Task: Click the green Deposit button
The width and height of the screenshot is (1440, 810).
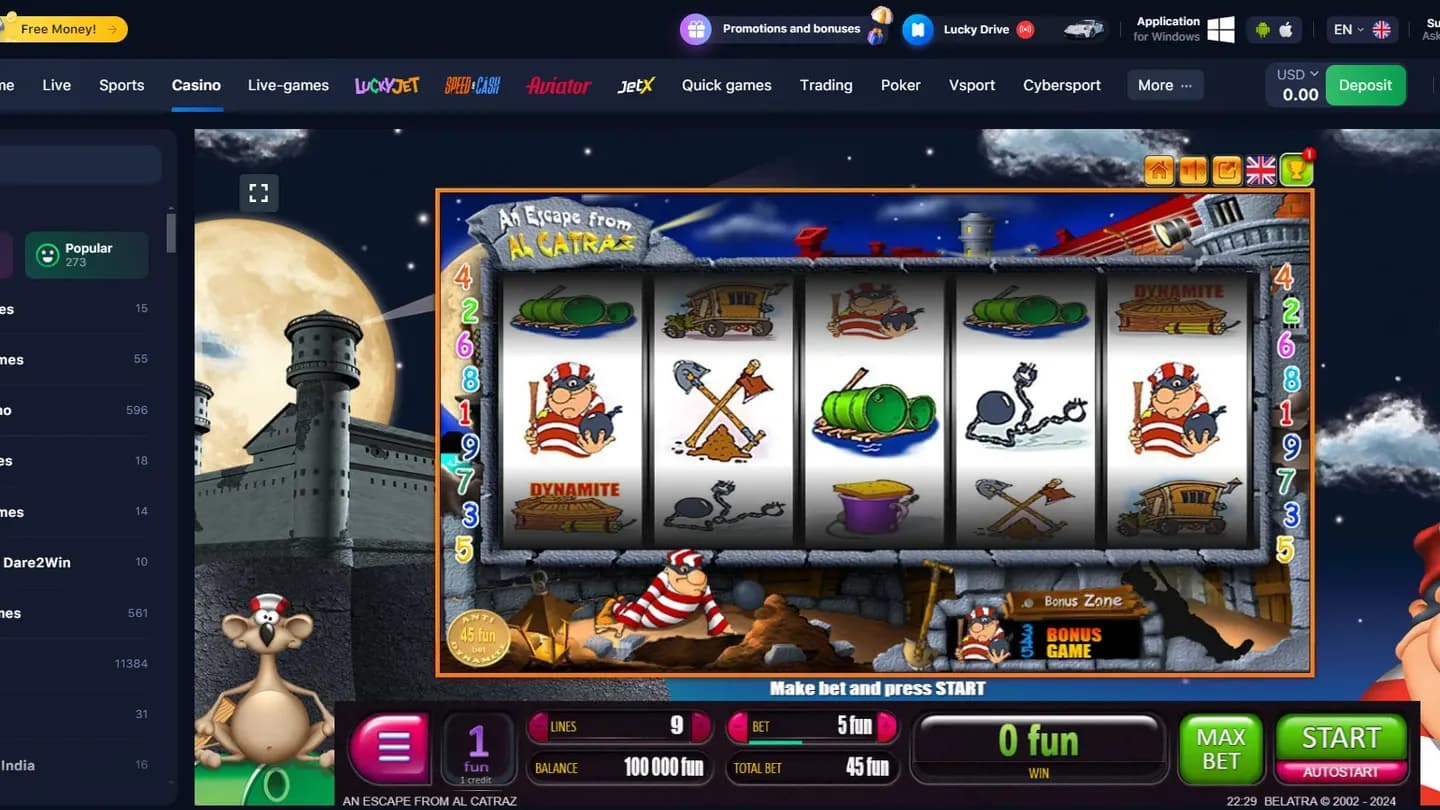Action: click(1365, 85)
